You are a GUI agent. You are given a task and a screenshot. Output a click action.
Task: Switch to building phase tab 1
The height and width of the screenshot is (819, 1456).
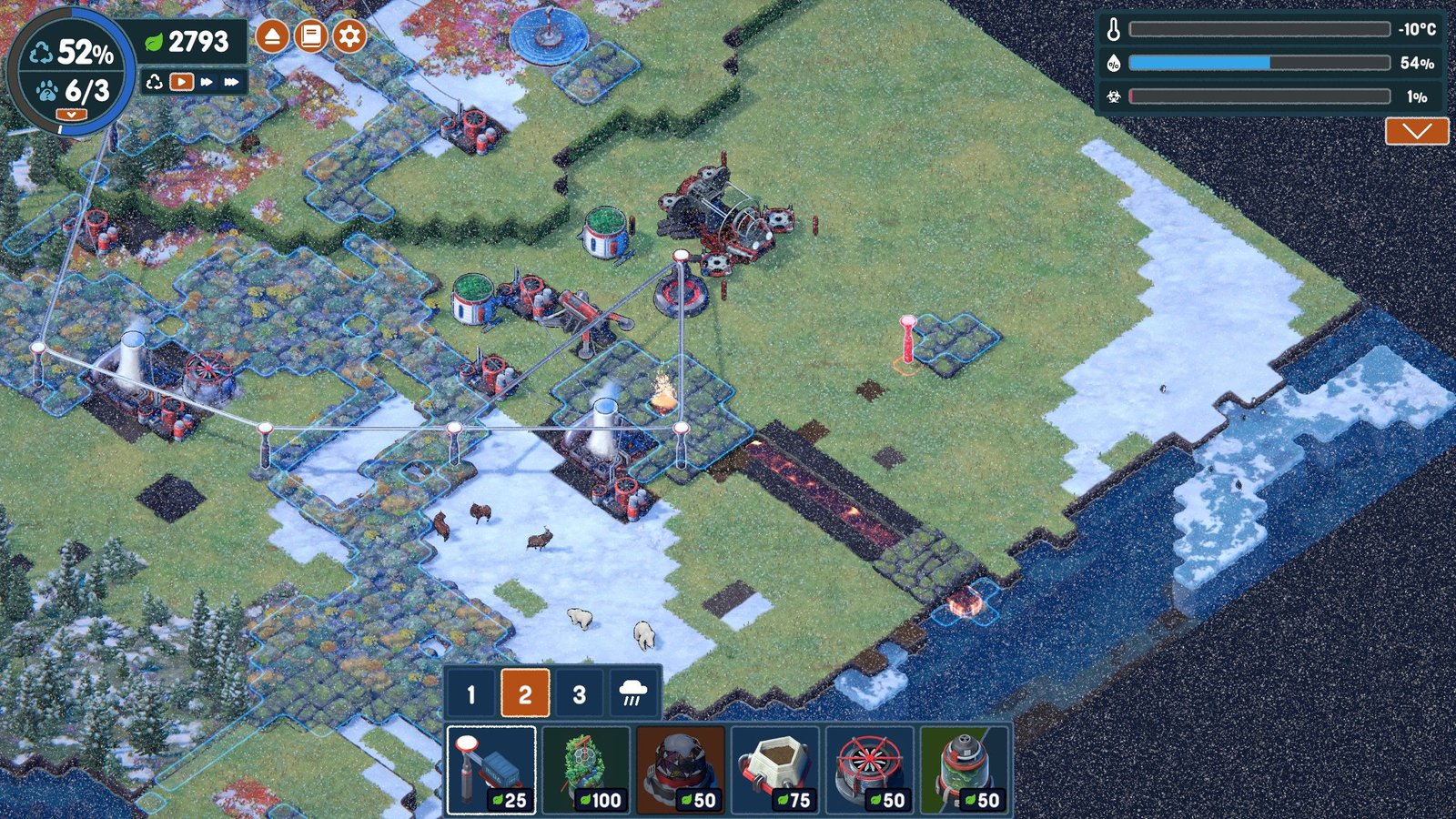tap(470, 694)
